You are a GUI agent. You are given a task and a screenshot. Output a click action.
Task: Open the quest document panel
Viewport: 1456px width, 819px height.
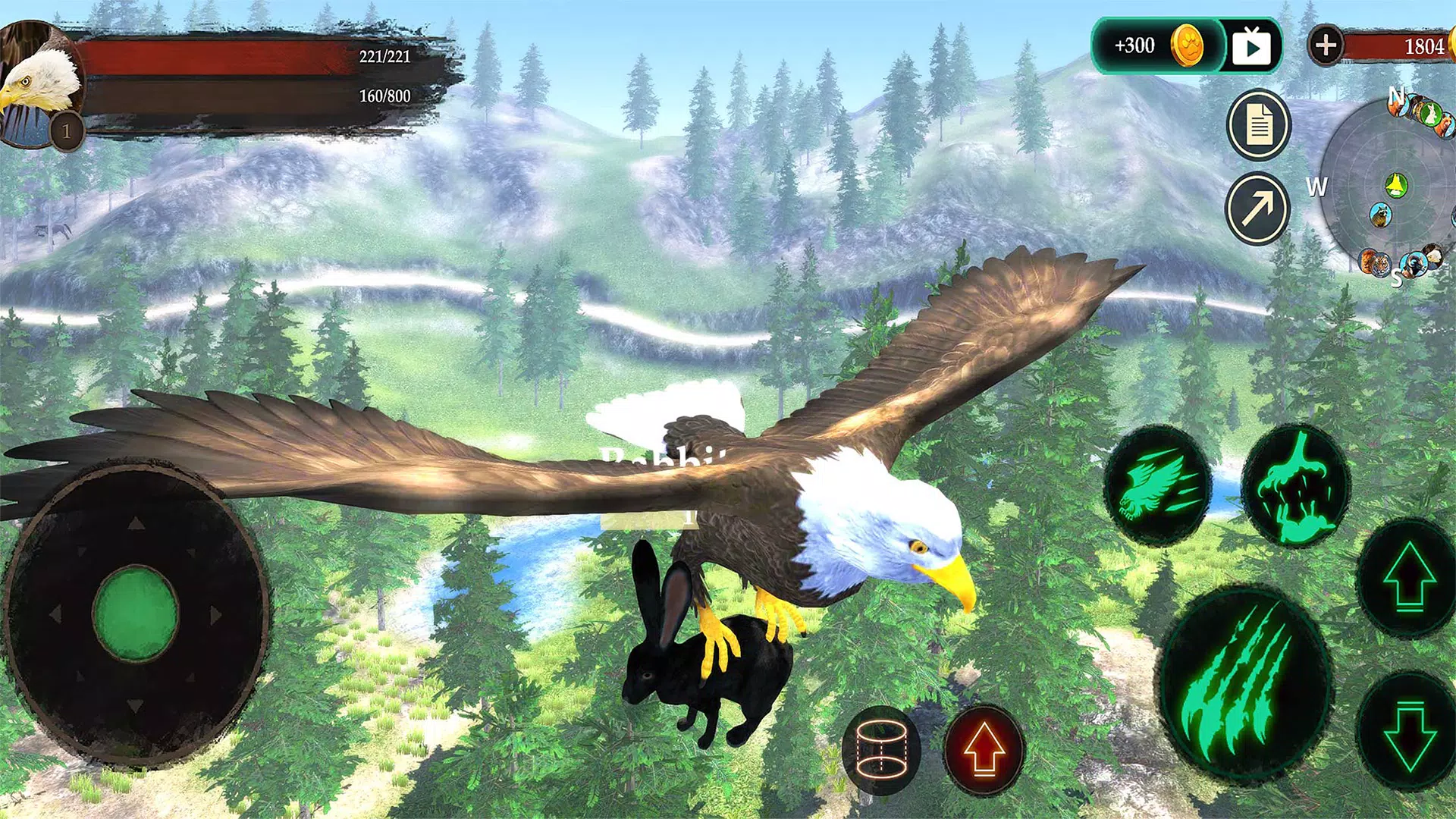(1258, 125)
